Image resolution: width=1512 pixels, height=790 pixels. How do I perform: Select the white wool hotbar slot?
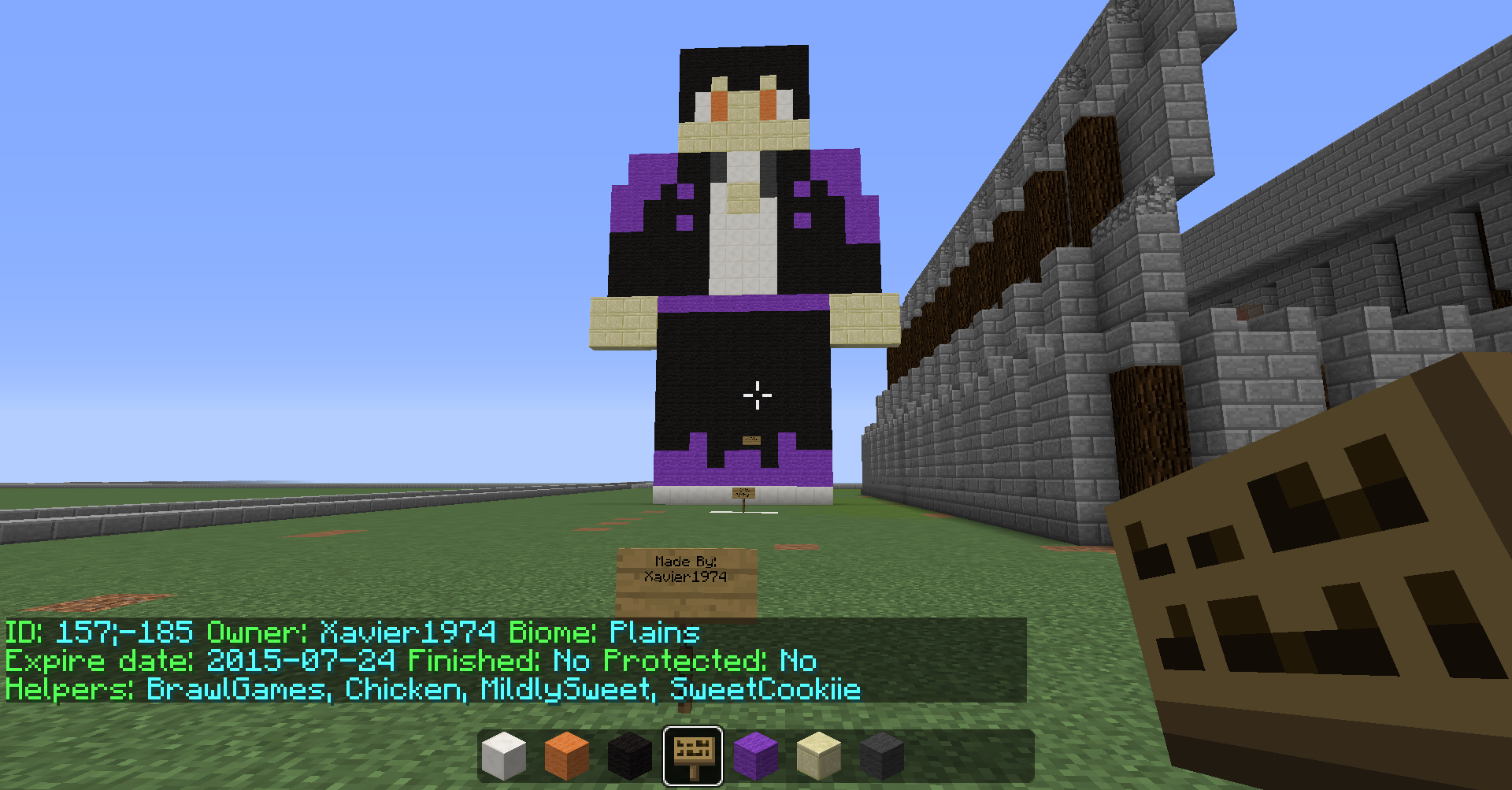pyautogui.click(x=504, y=755)
